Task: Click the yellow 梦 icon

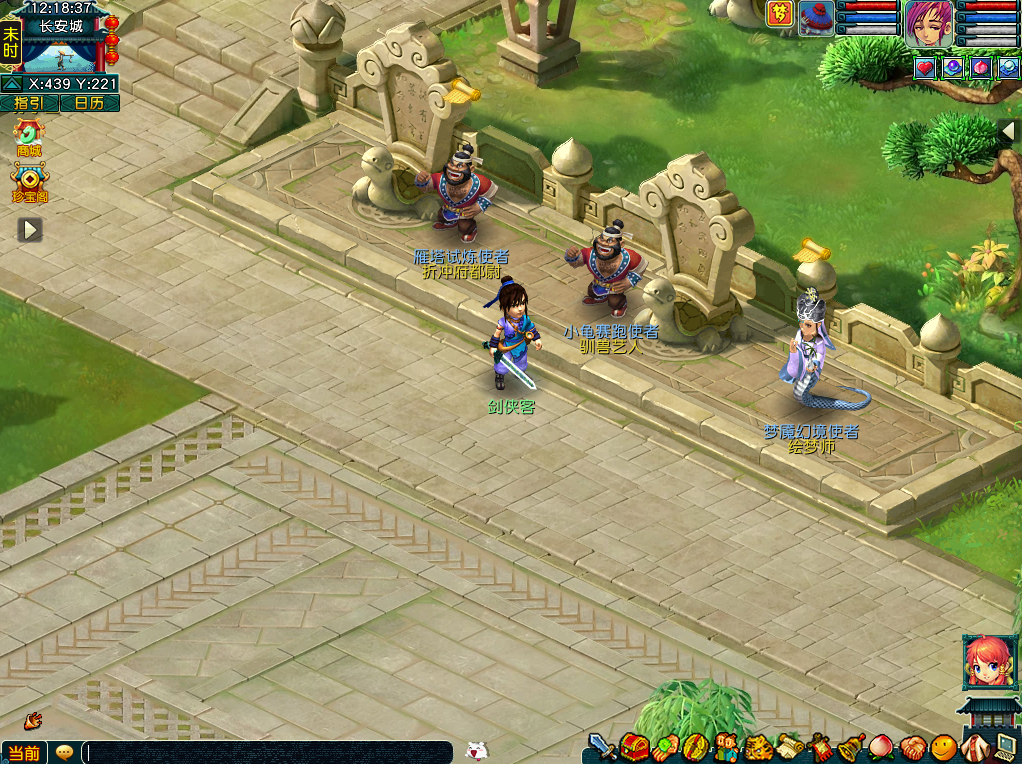Action: (780, 14)
